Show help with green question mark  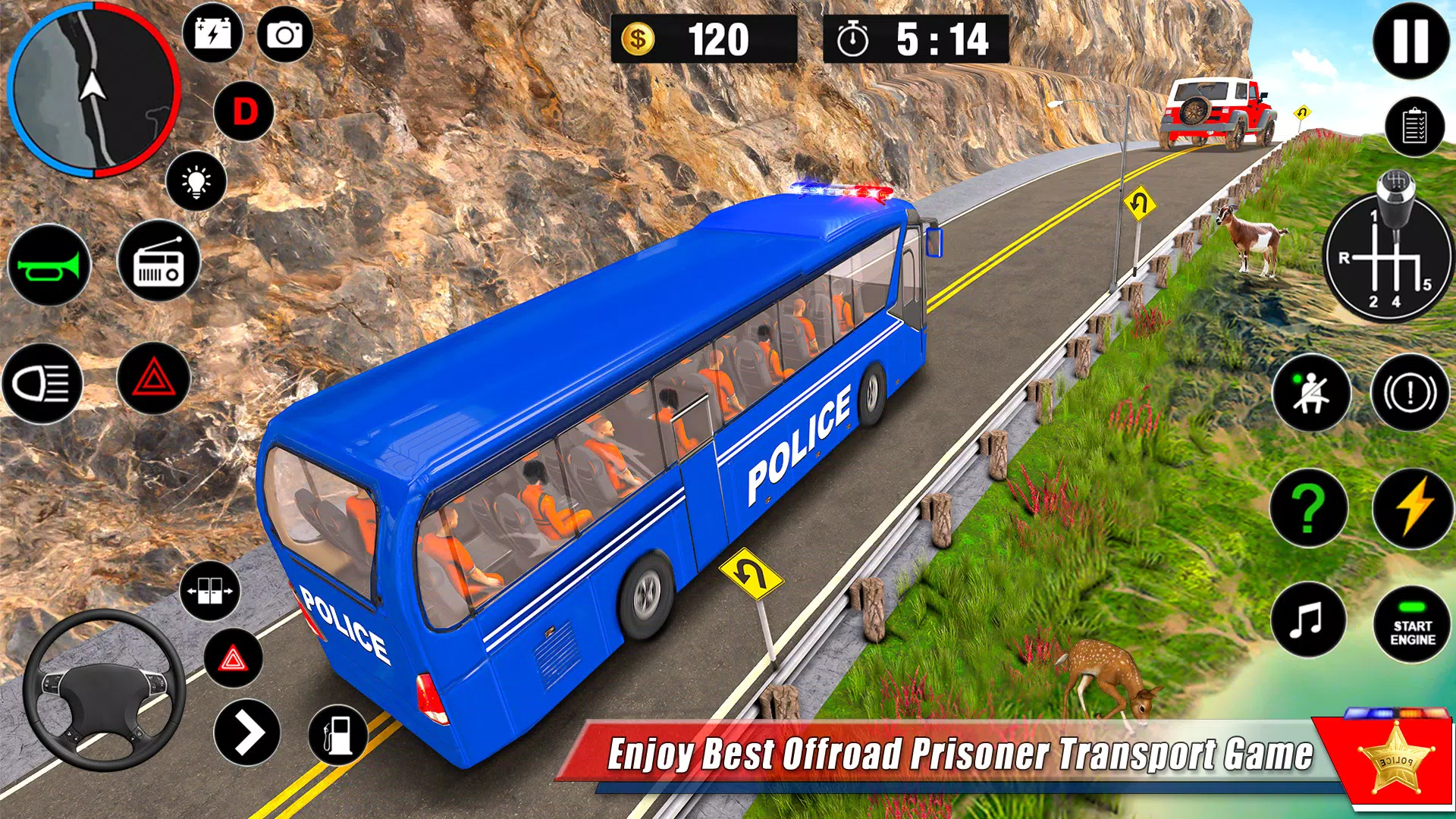(x=1309, y=508)
